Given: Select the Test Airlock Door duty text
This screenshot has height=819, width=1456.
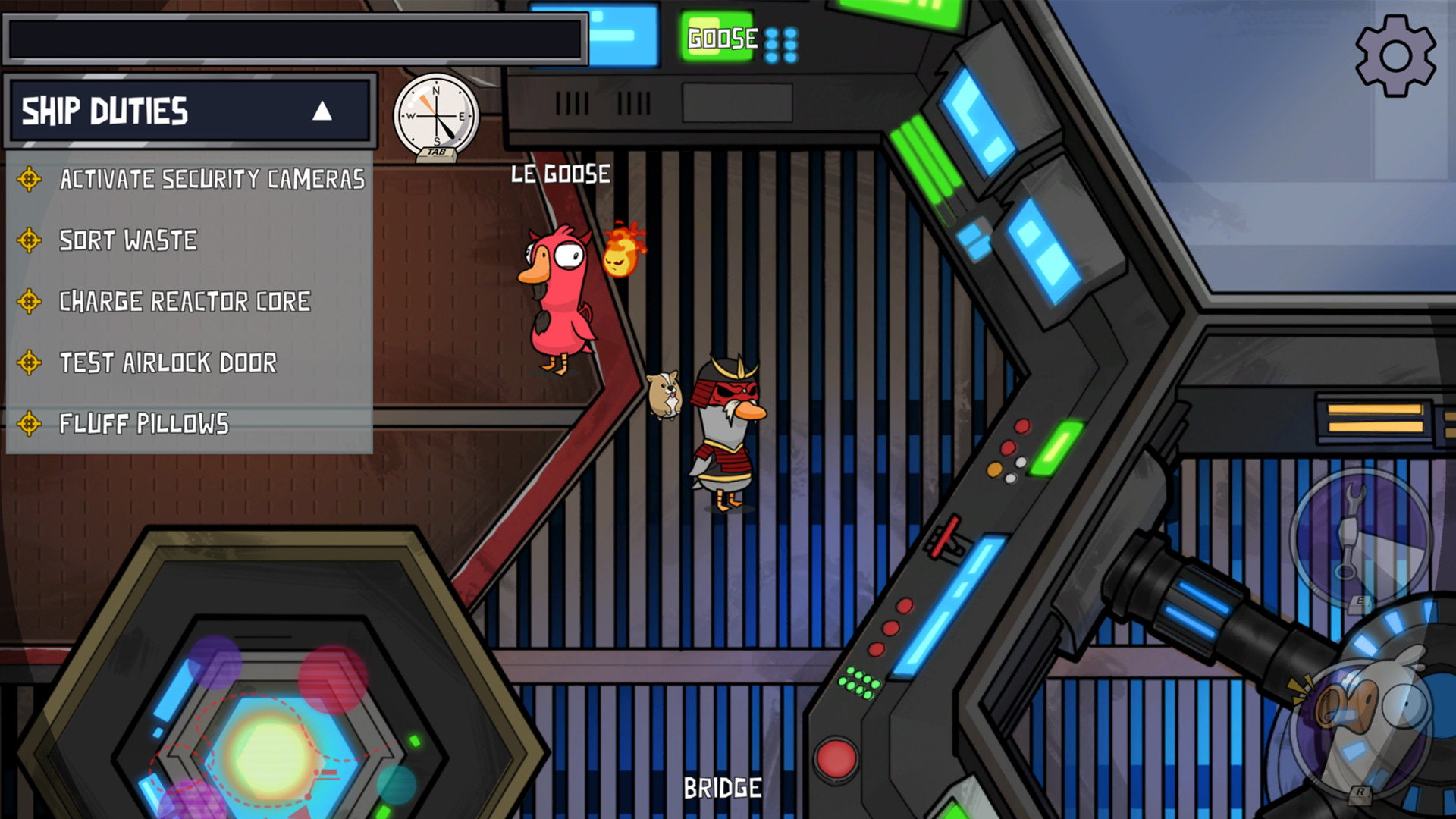Looking at the screenshot, I should click(168, 362).
